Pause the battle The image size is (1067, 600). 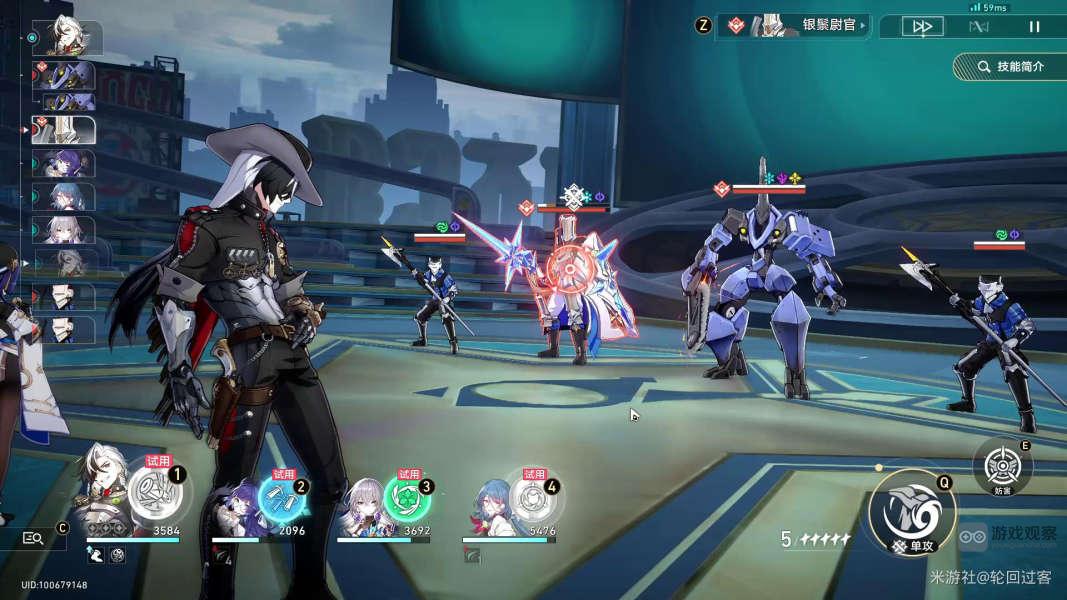pos(1035,27)
